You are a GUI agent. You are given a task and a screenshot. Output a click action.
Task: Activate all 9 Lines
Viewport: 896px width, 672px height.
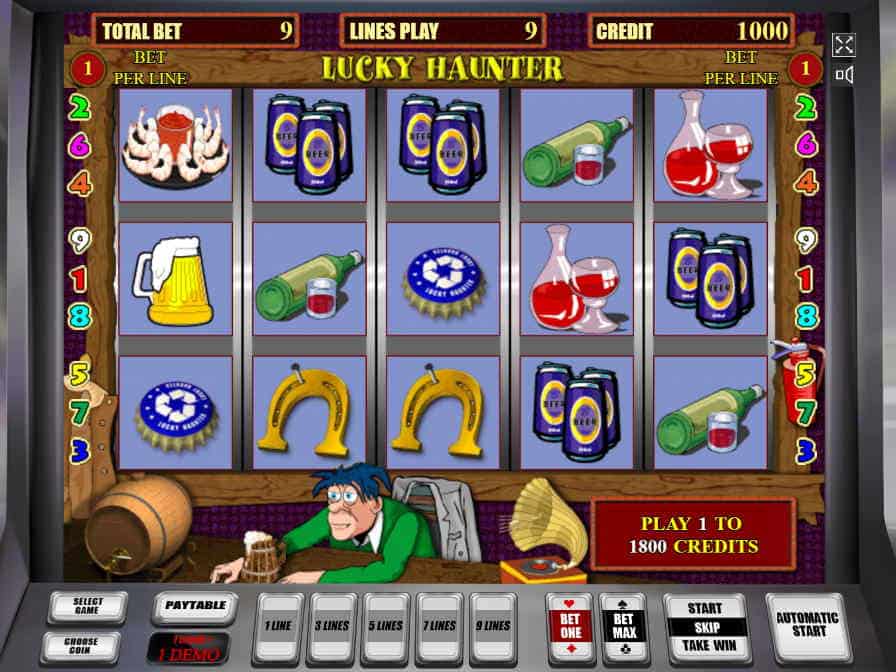(493, 627)
